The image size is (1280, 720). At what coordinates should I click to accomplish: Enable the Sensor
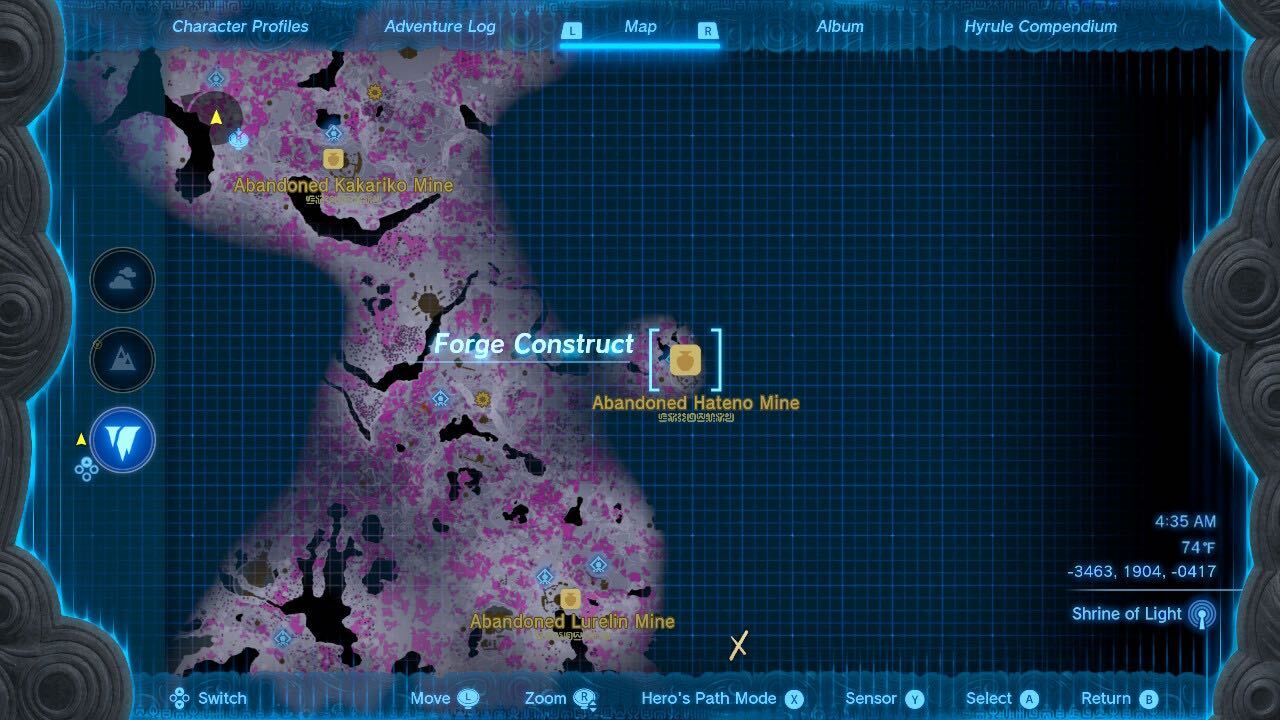(873, 698)
